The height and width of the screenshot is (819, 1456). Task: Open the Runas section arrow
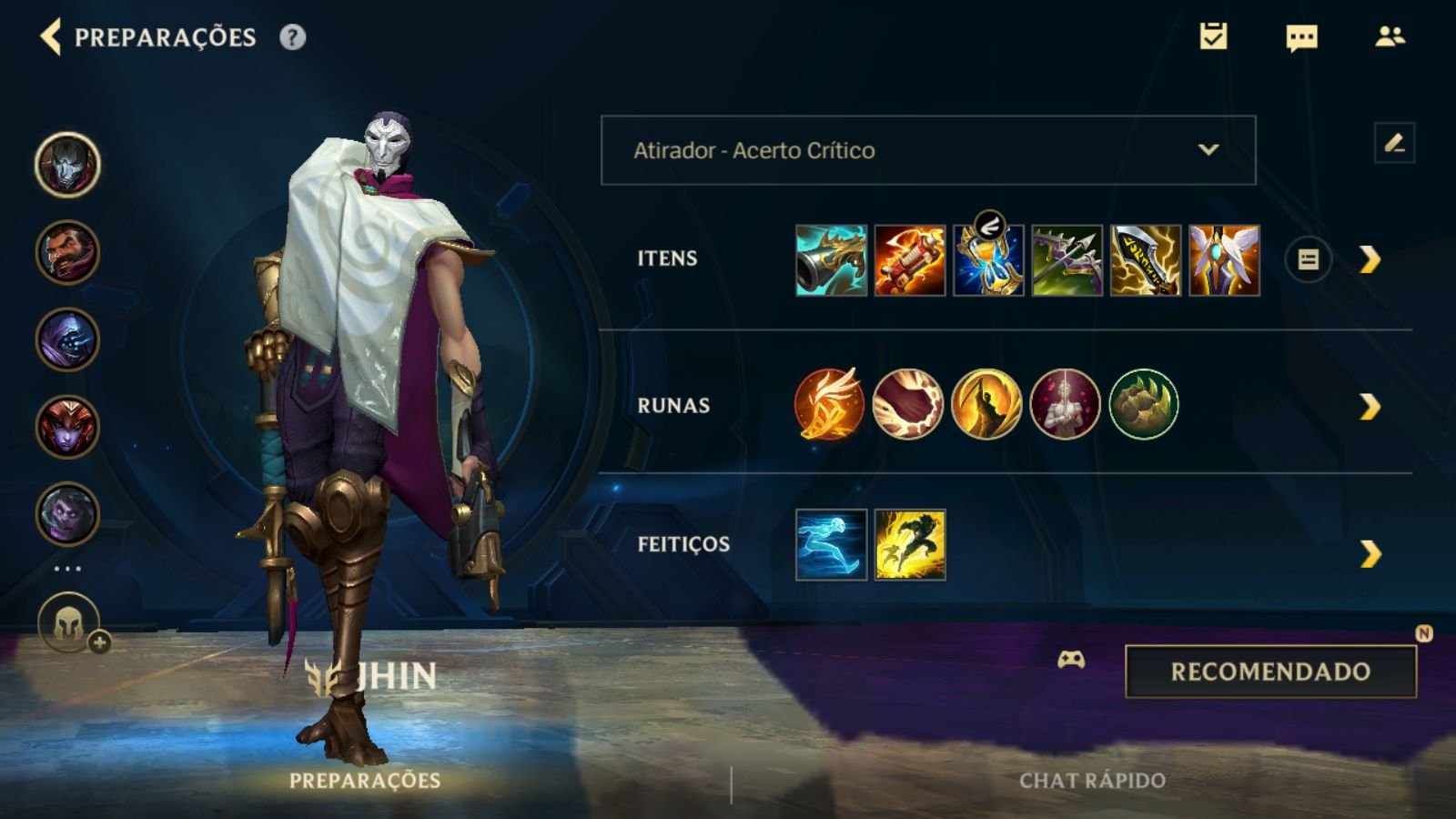coord(1370,407)
